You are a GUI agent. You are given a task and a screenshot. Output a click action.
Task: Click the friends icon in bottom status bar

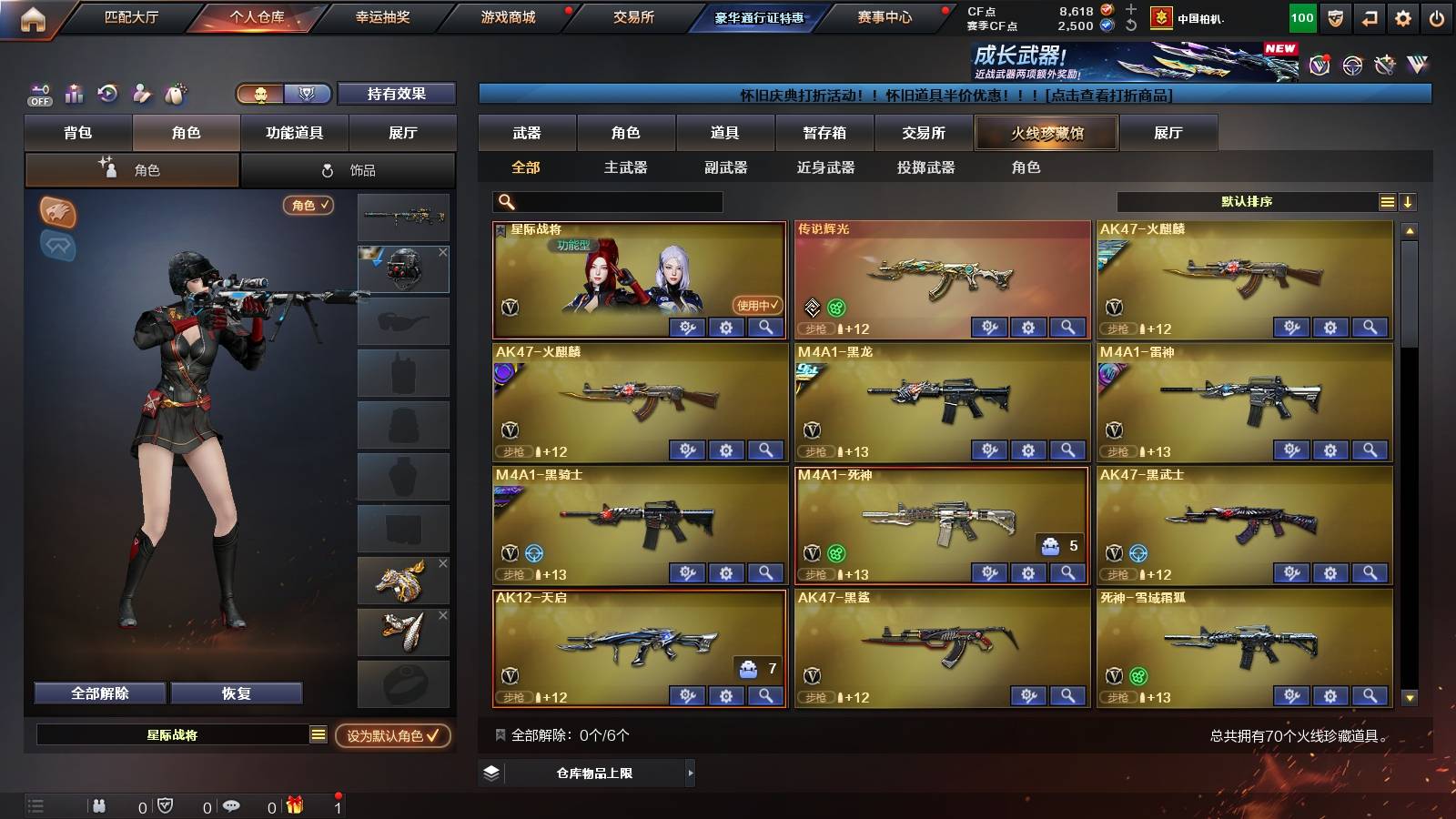click(98, 804)
